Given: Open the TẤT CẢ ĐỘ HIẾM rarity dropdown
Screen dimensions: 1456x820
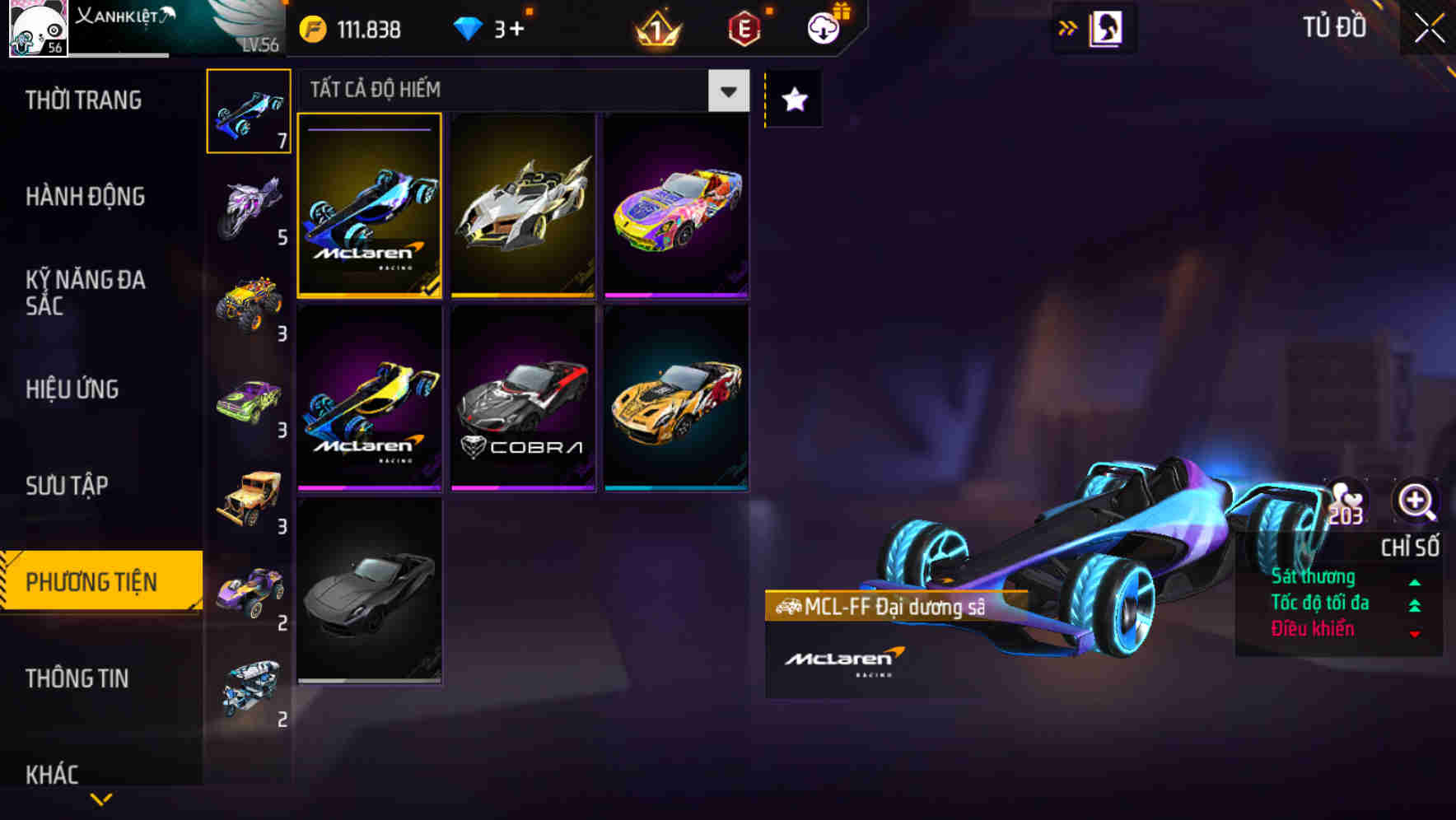Looking at the screenshot, I should [x=726, y=91].
